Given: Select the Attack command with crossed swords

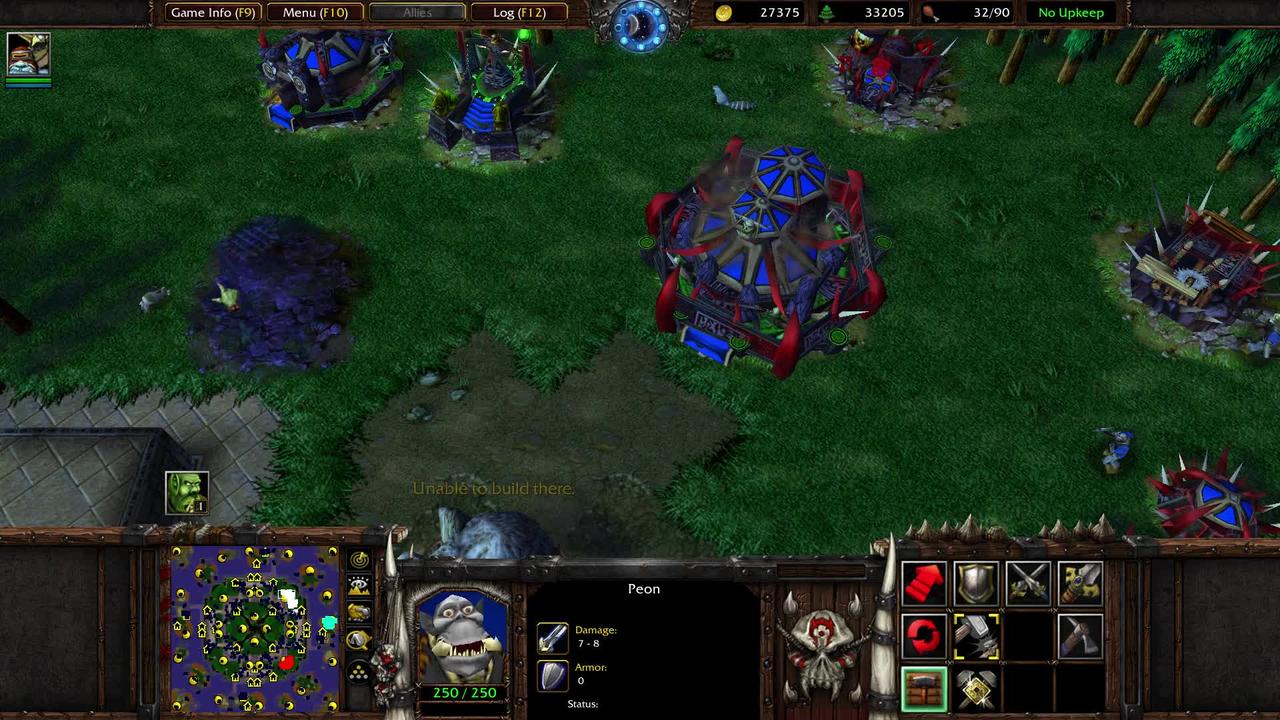Looking at the screenshot, I should [x=1028, y=585].
